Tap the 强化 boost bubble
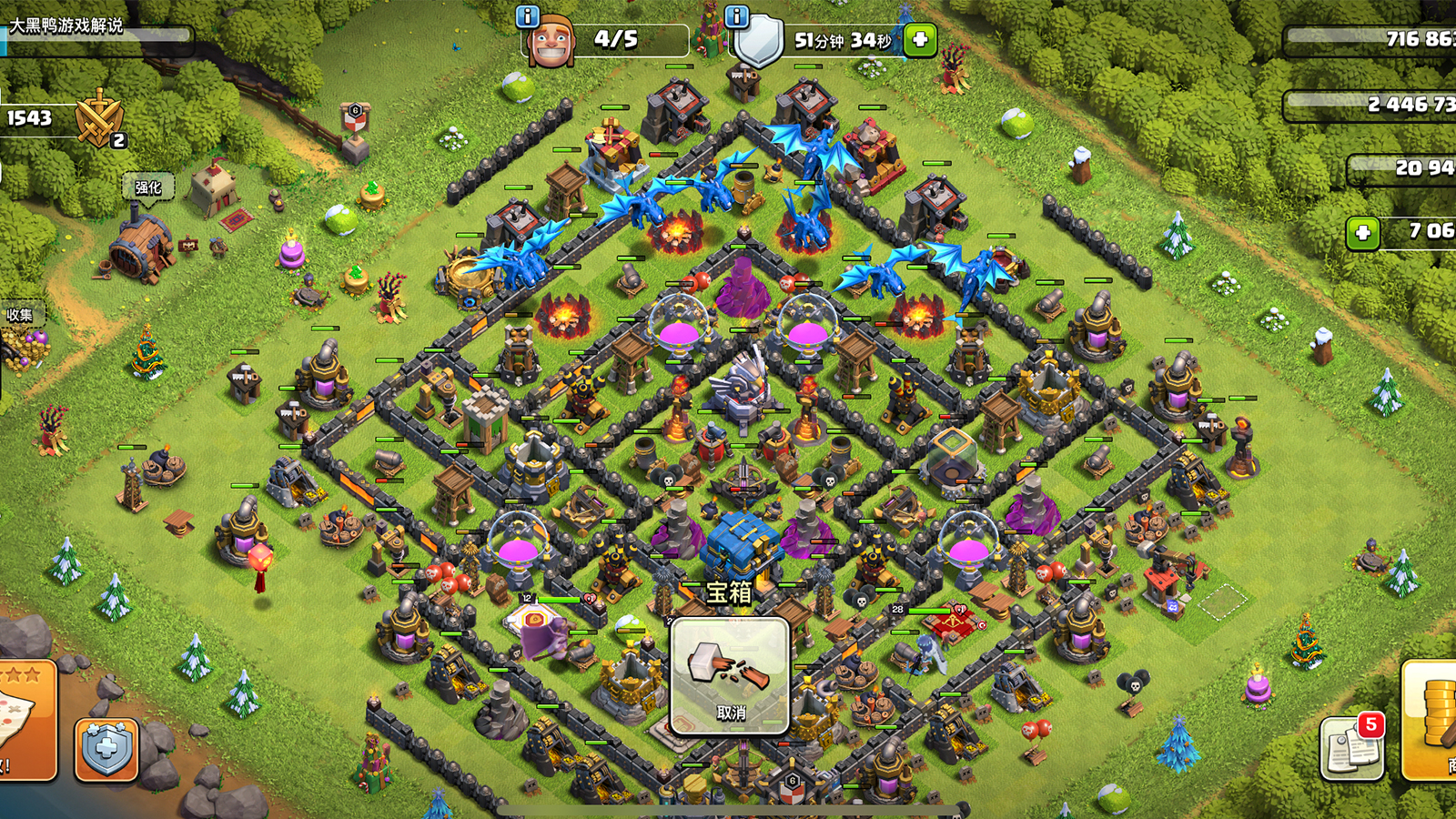The width and height of the screenshot is (1456, 819). (x=147, y=187)
